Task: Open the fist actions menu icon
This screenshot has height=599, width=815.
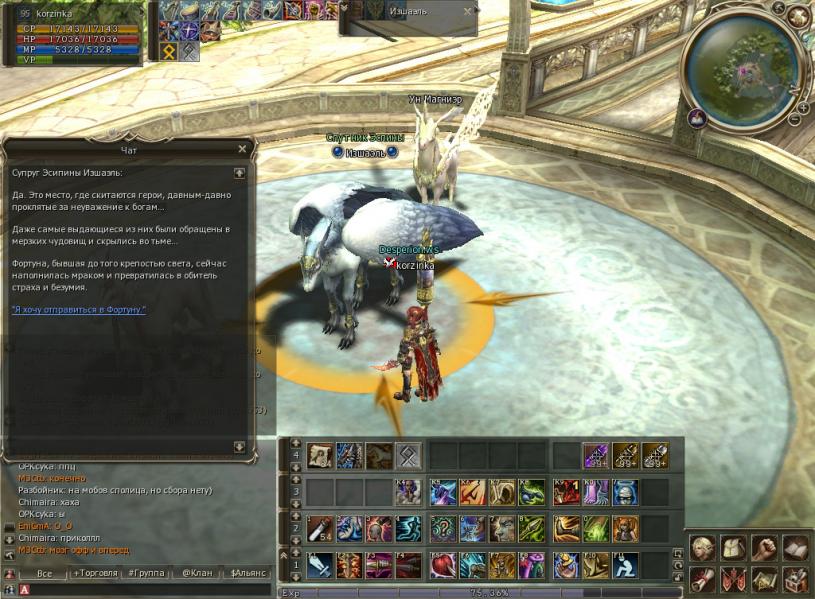Action: coord(765,547)
